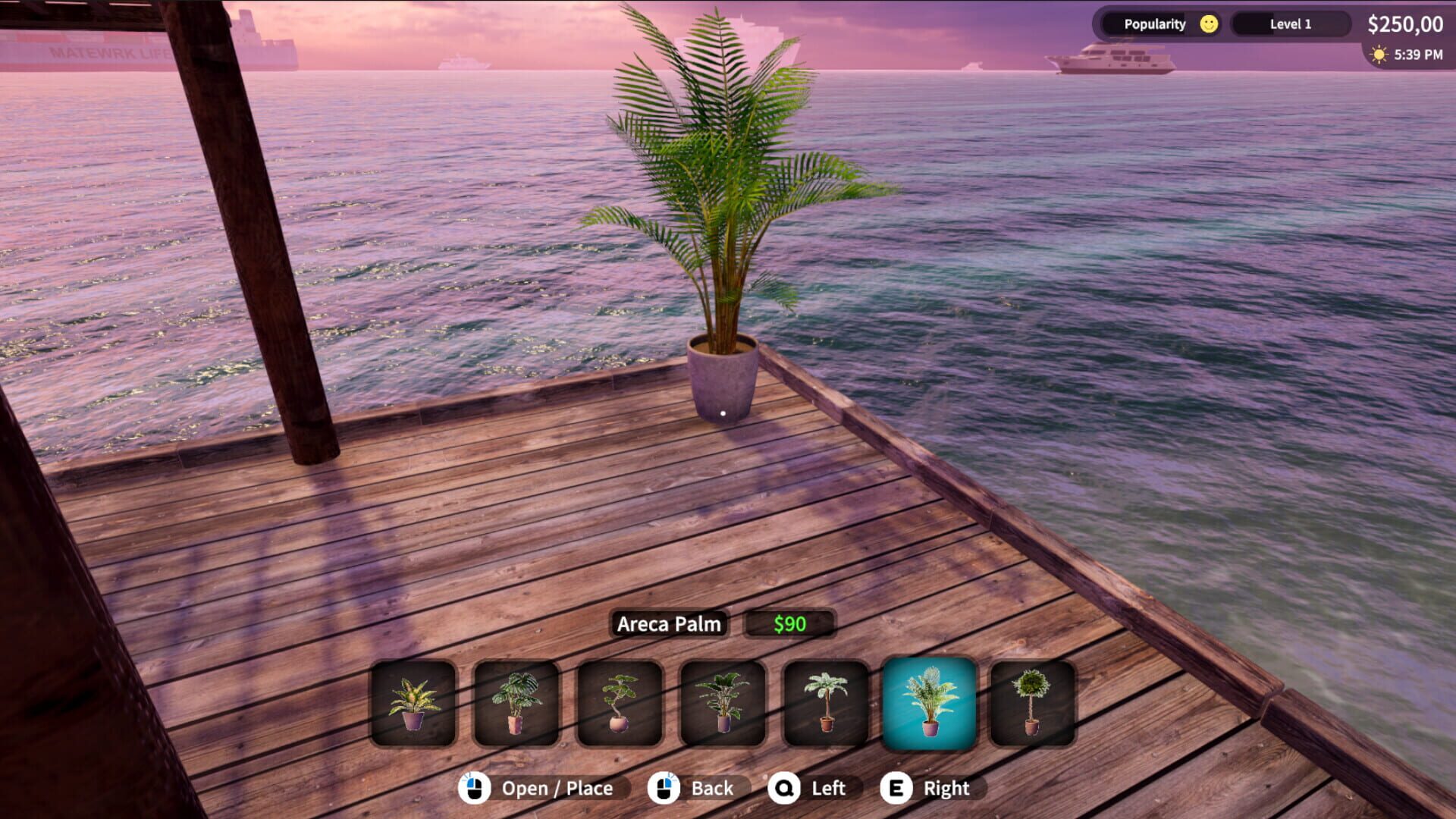
Task: Click the Level 1 progress indicator
Action: pyautogui.click(x=1291, y=24)
